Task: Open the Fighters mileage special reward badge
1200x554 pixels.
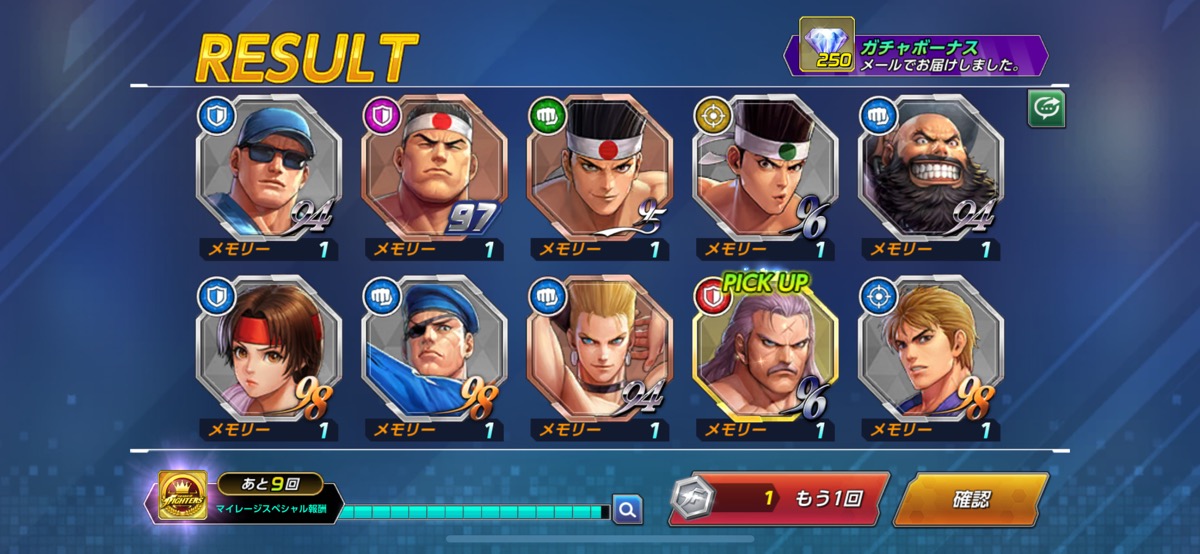Action: click(x=183, y=496)
